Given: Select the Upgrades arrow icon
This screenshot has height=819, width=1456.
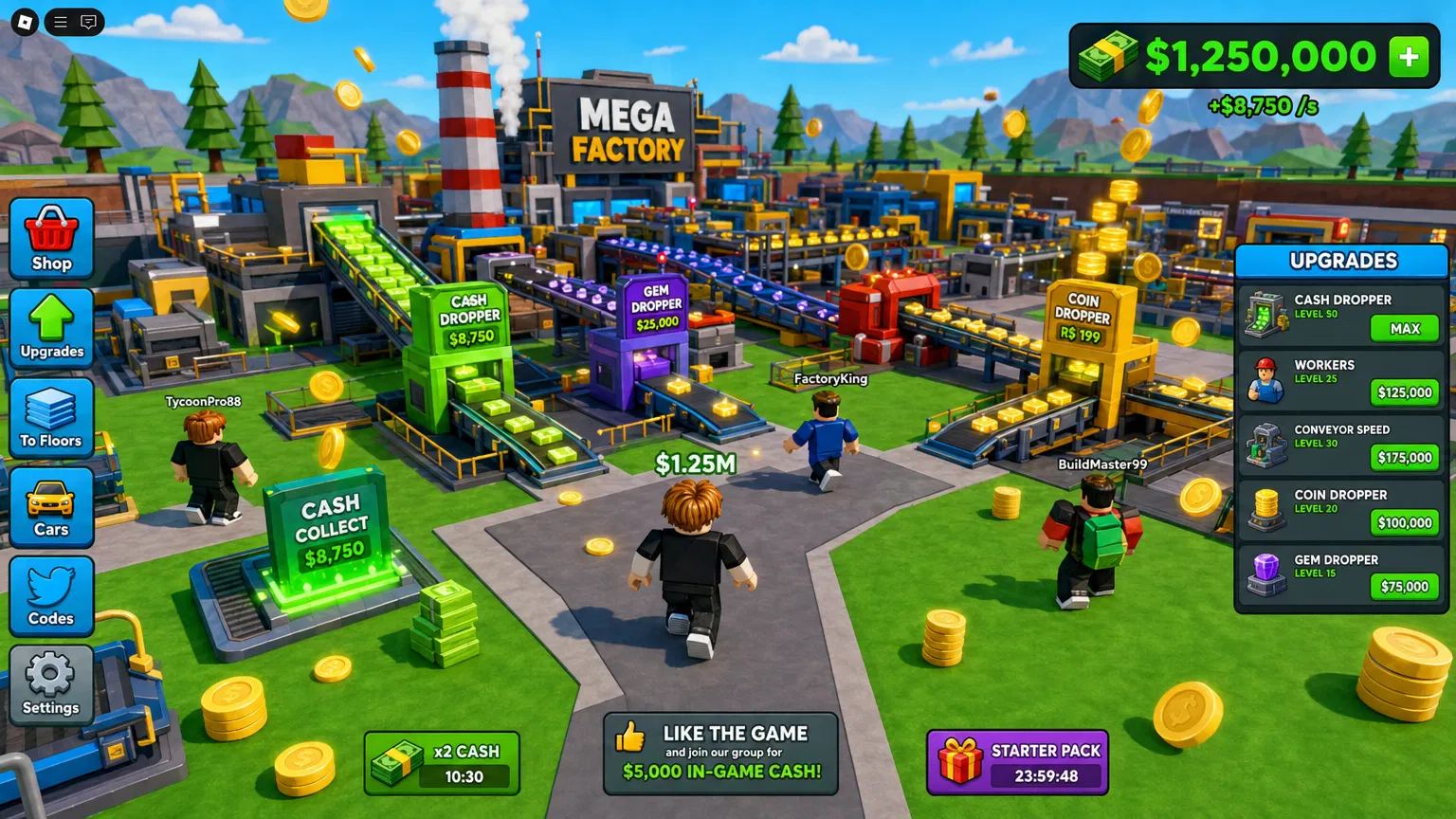Looking at the screenshot, I should pos(51,322).
